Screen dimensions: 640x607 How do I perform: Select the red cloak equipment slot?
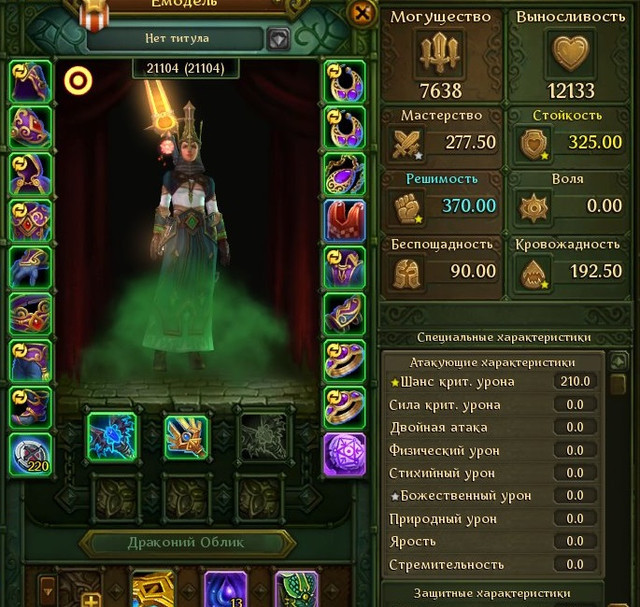click(344, 221)
